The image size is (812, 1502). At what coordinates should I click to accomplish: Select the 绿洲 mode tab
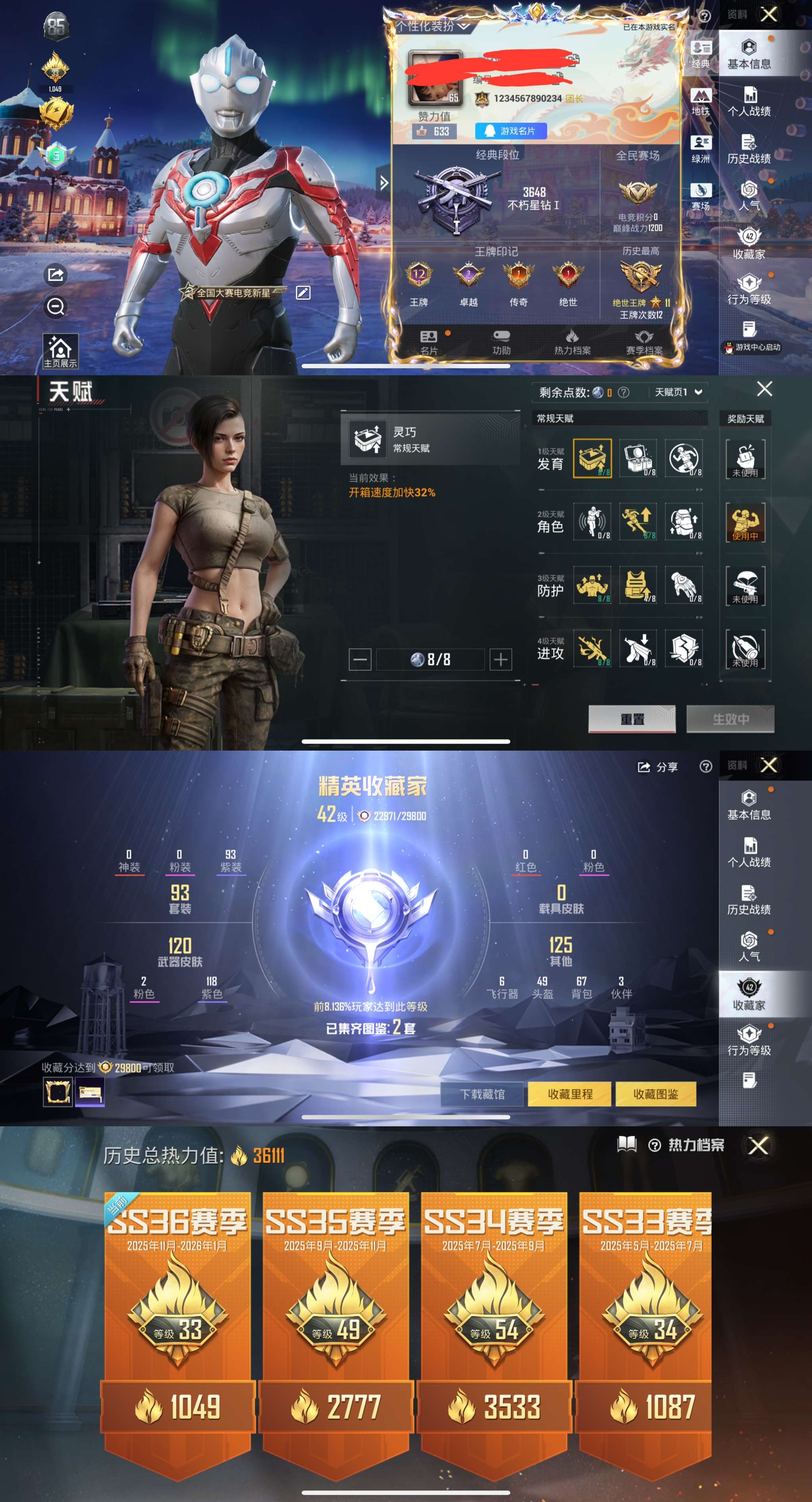(701, 148)
